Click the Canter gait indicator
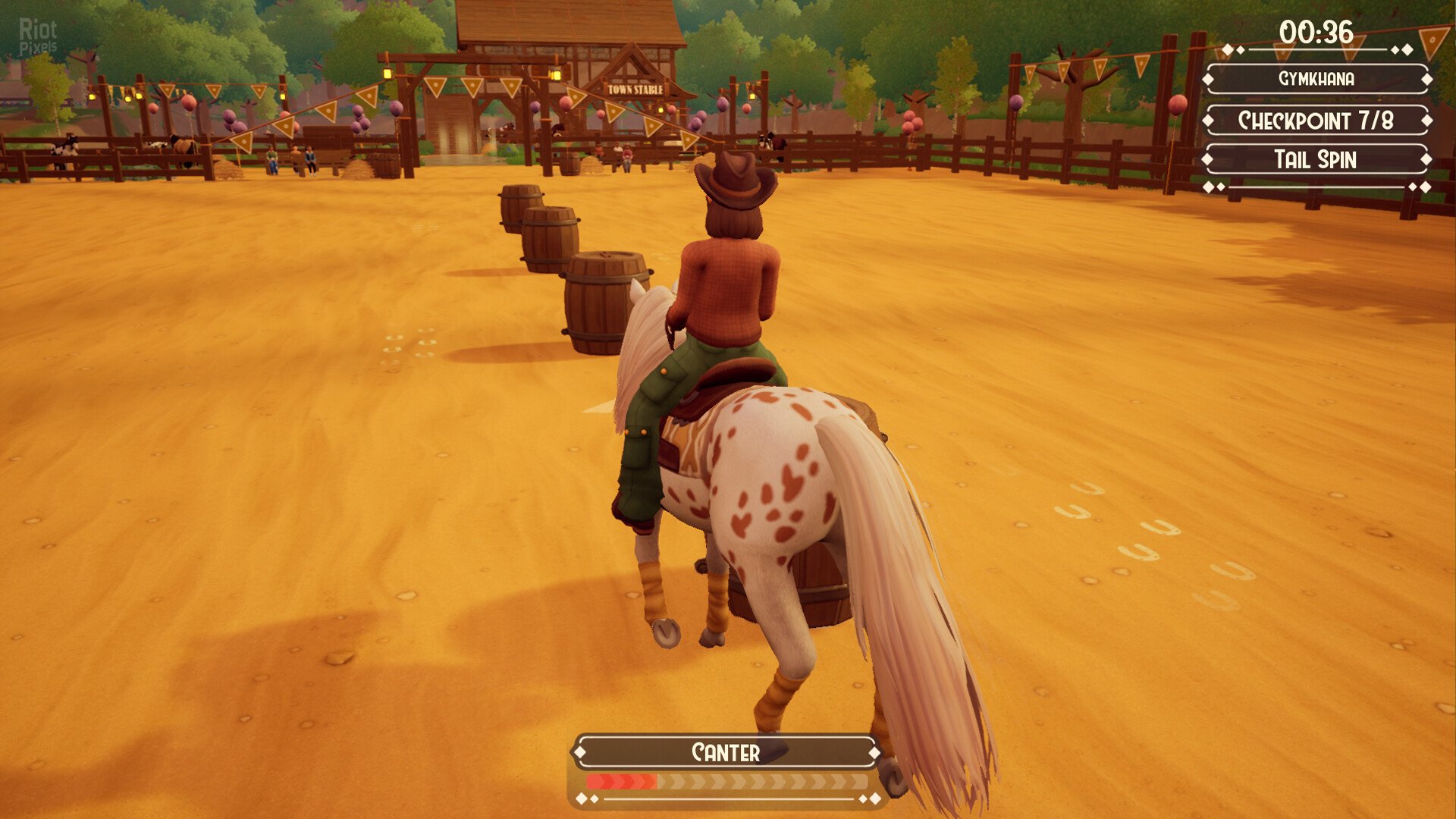This screenshot has width=1456, height=819. click(726, 752)
